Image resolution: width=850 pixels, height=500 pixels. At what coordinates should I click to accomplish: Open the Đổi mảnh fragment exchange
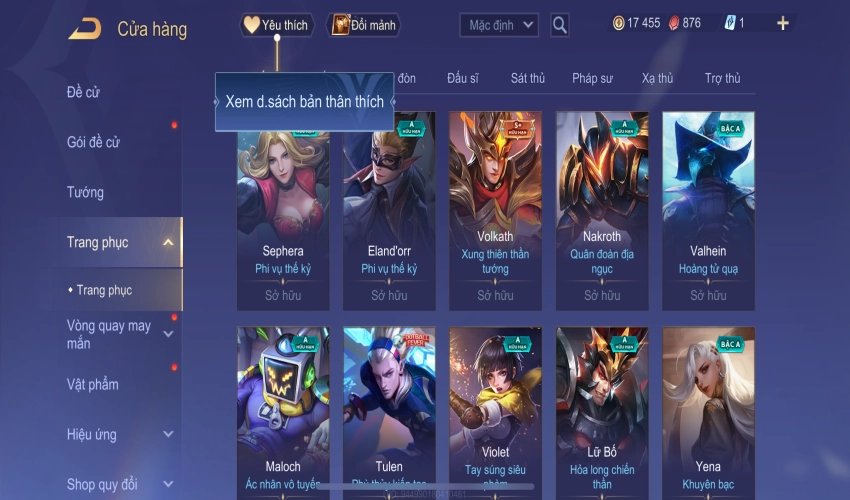pyautogui.click(x=363, y=25)
